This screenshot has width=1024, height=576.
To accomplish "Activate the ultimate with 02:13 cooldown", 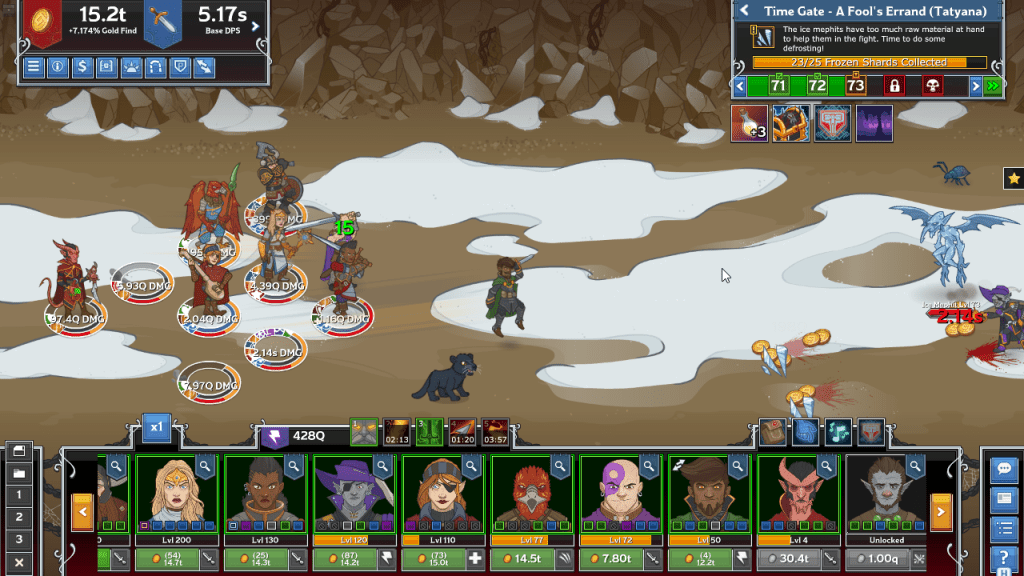I will tap(397, 432).
